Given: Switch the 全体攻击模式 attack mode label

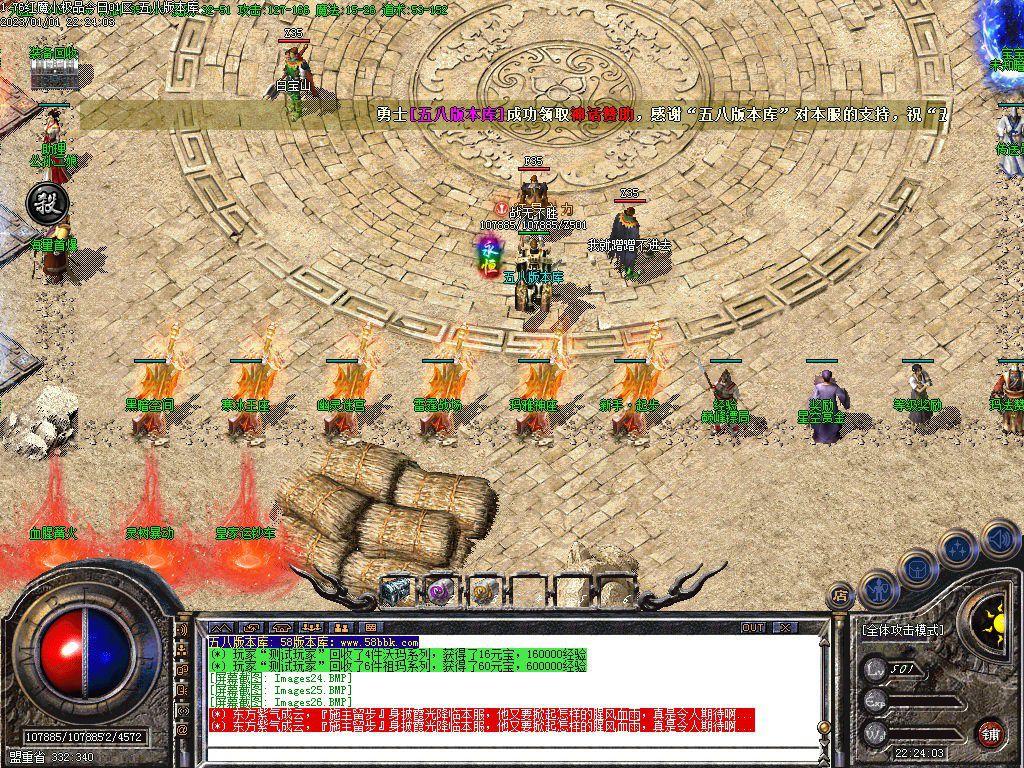Looking at the screenshot, I should pos(902,630).
